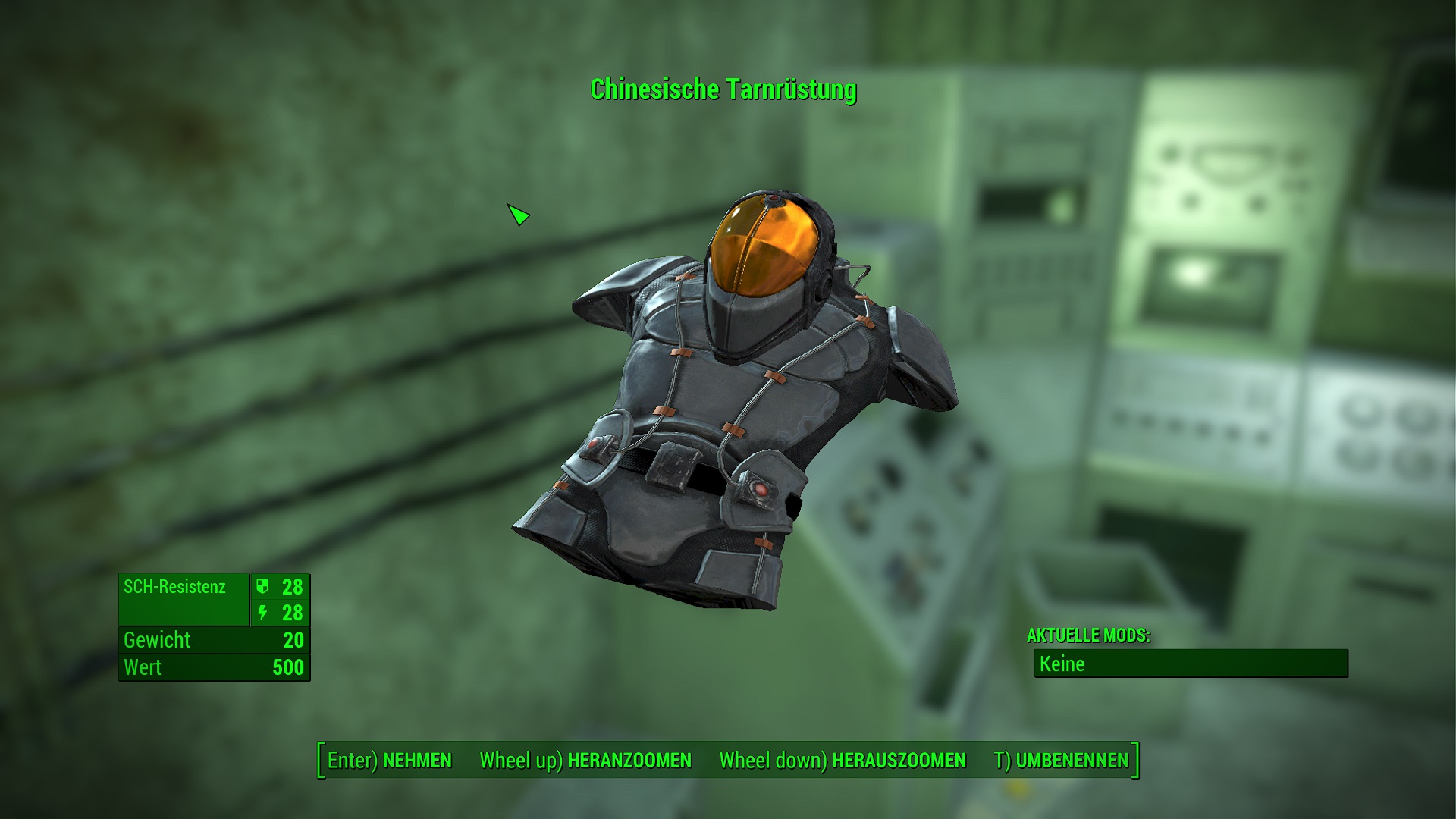Click the Keine entry under Aktuelle Mods
Image resolution: width=1456 pixels, height=819 pixels.
pyautogui.click(x=1064, y=665)
